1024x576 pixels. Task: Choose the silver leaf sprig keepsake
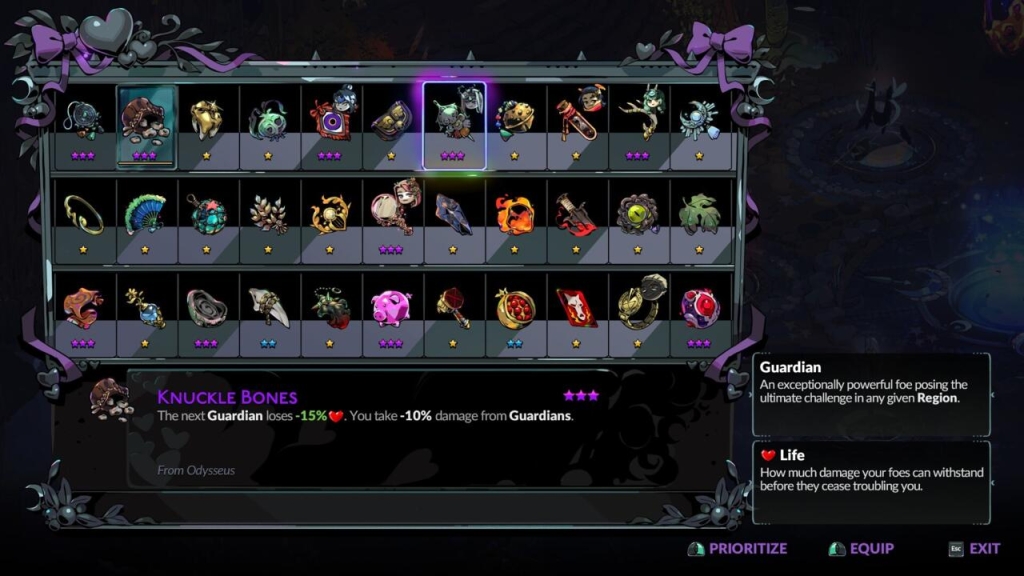pyautogui.click(x=269, y=214)
